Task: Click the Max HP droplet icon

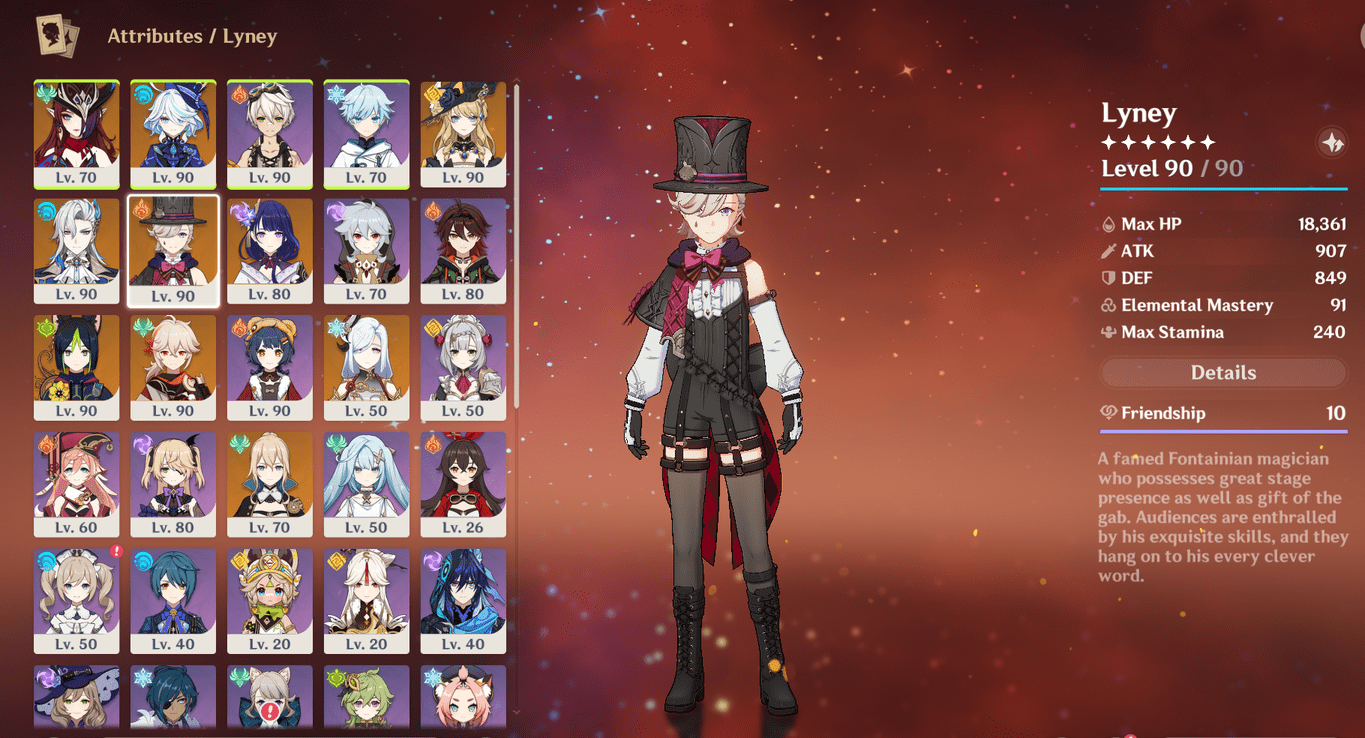Action: click(x=1110, y=223)
